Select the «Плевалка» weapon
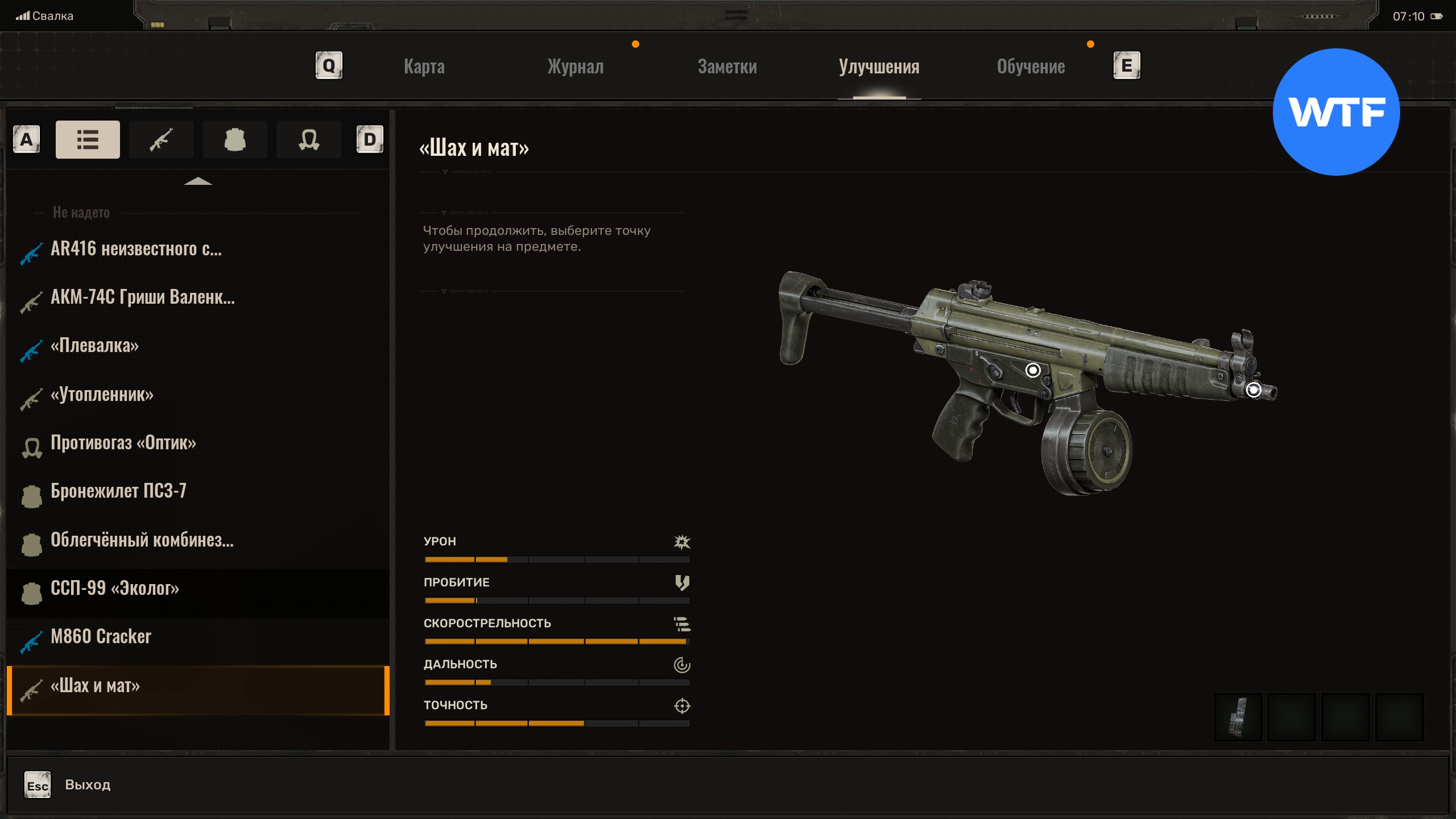 pos(94,346)
